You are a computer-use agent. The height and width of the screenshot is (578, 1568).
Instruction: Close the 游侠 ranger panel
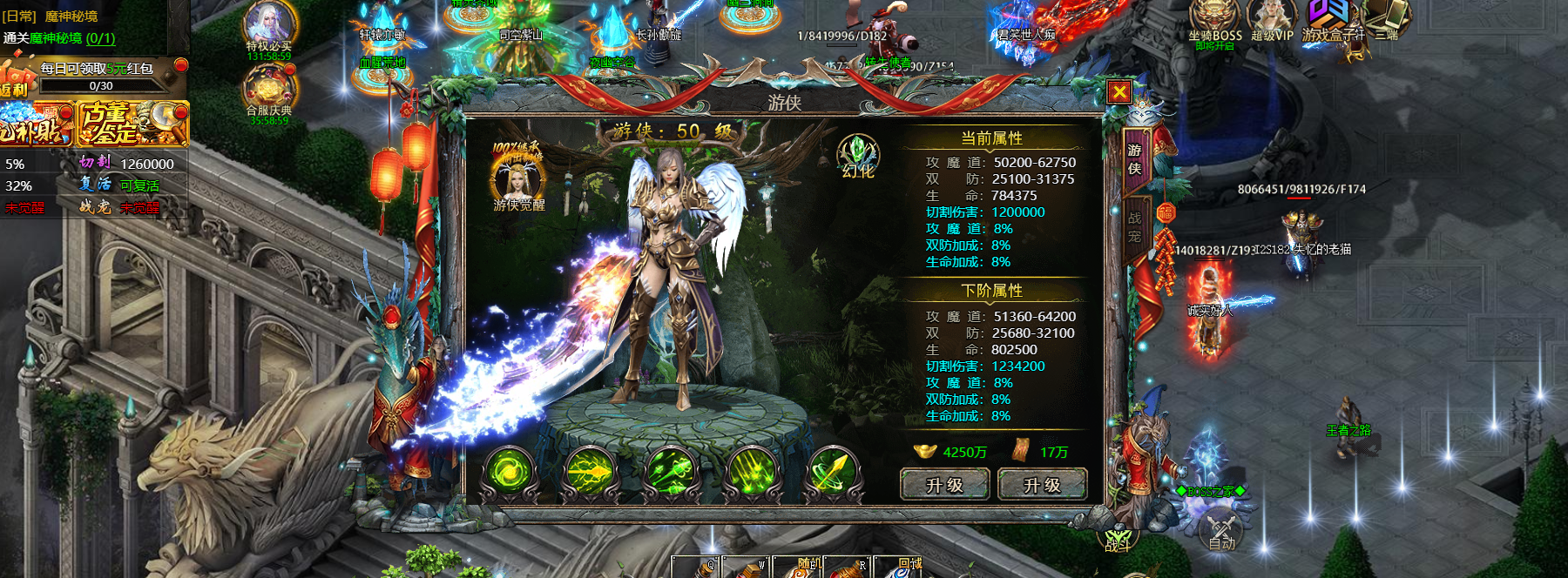click(1119, 92)
